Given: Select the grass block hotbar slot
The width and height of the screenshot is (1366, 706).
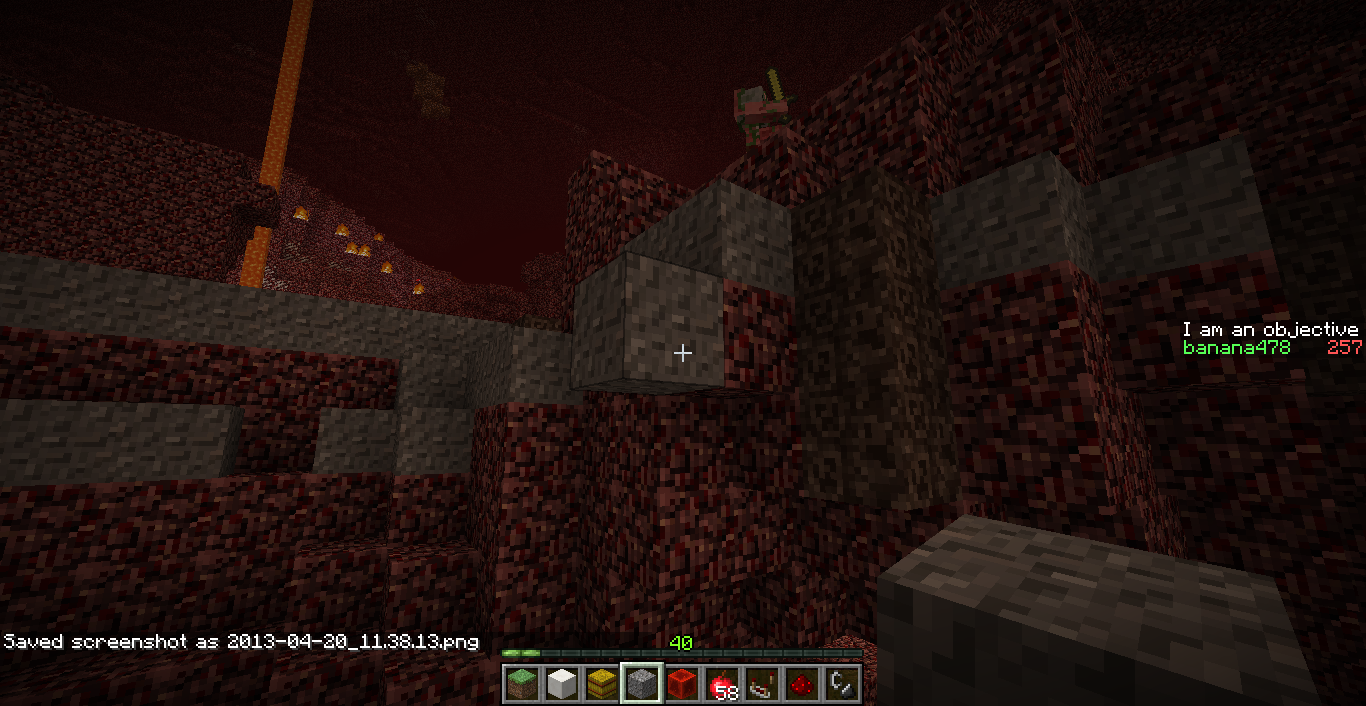Looking at the screenshot, I should pyautogui.click(x=522, y=684).
